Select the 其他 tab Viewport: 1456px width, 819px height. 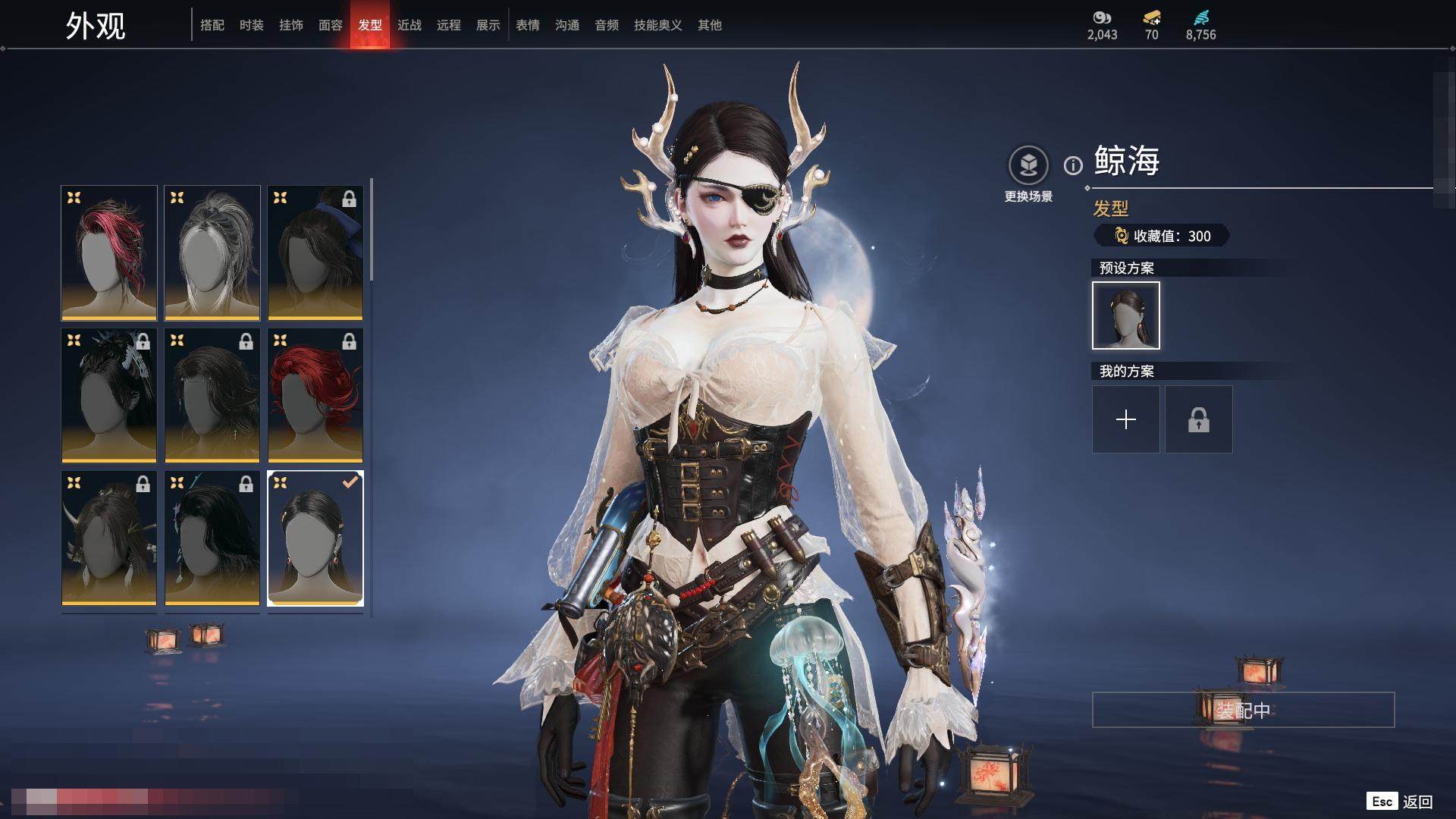click(710, 25)
